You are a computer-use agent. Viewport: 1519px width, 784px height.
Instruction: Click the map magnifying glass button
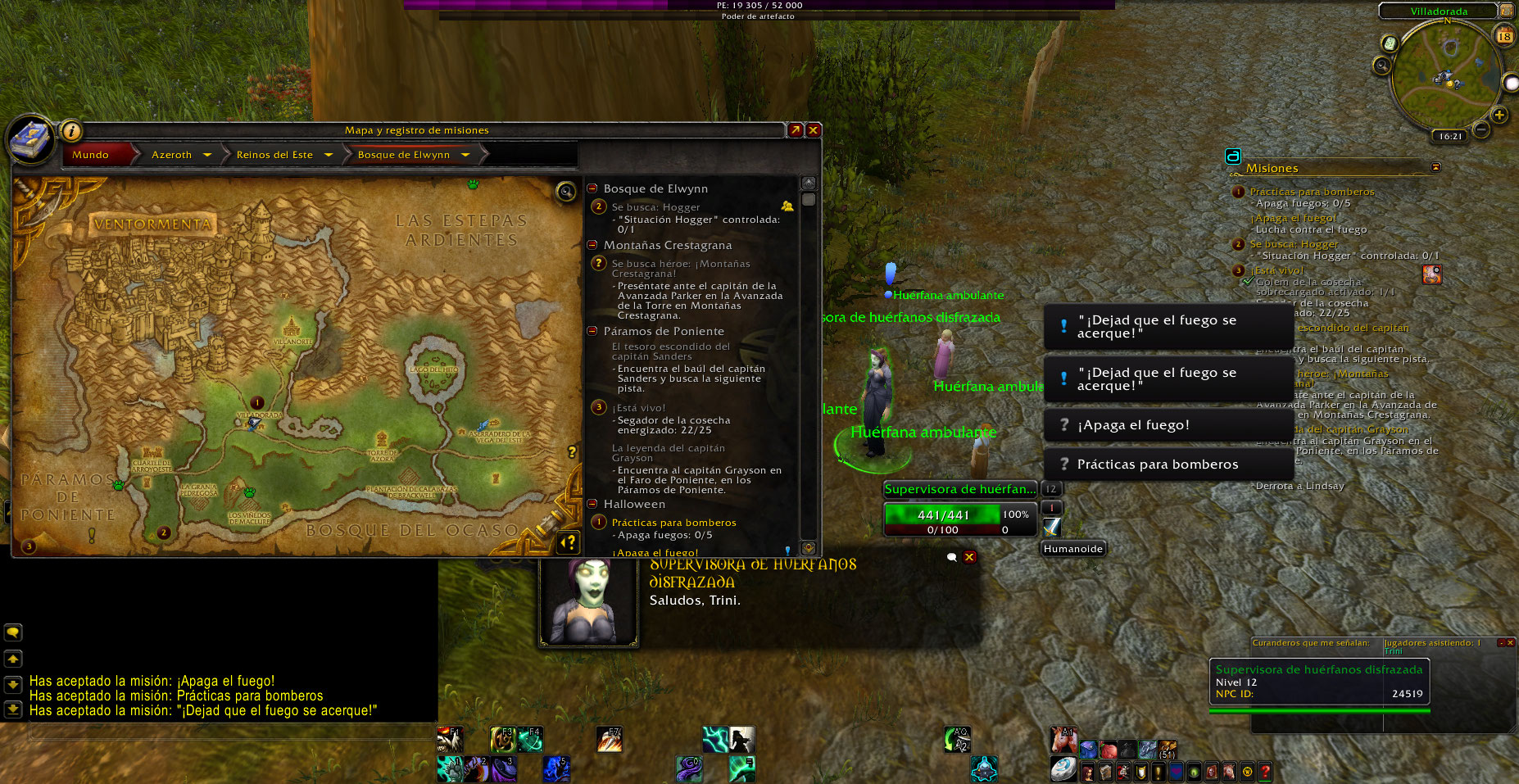(x=566, y=192)
